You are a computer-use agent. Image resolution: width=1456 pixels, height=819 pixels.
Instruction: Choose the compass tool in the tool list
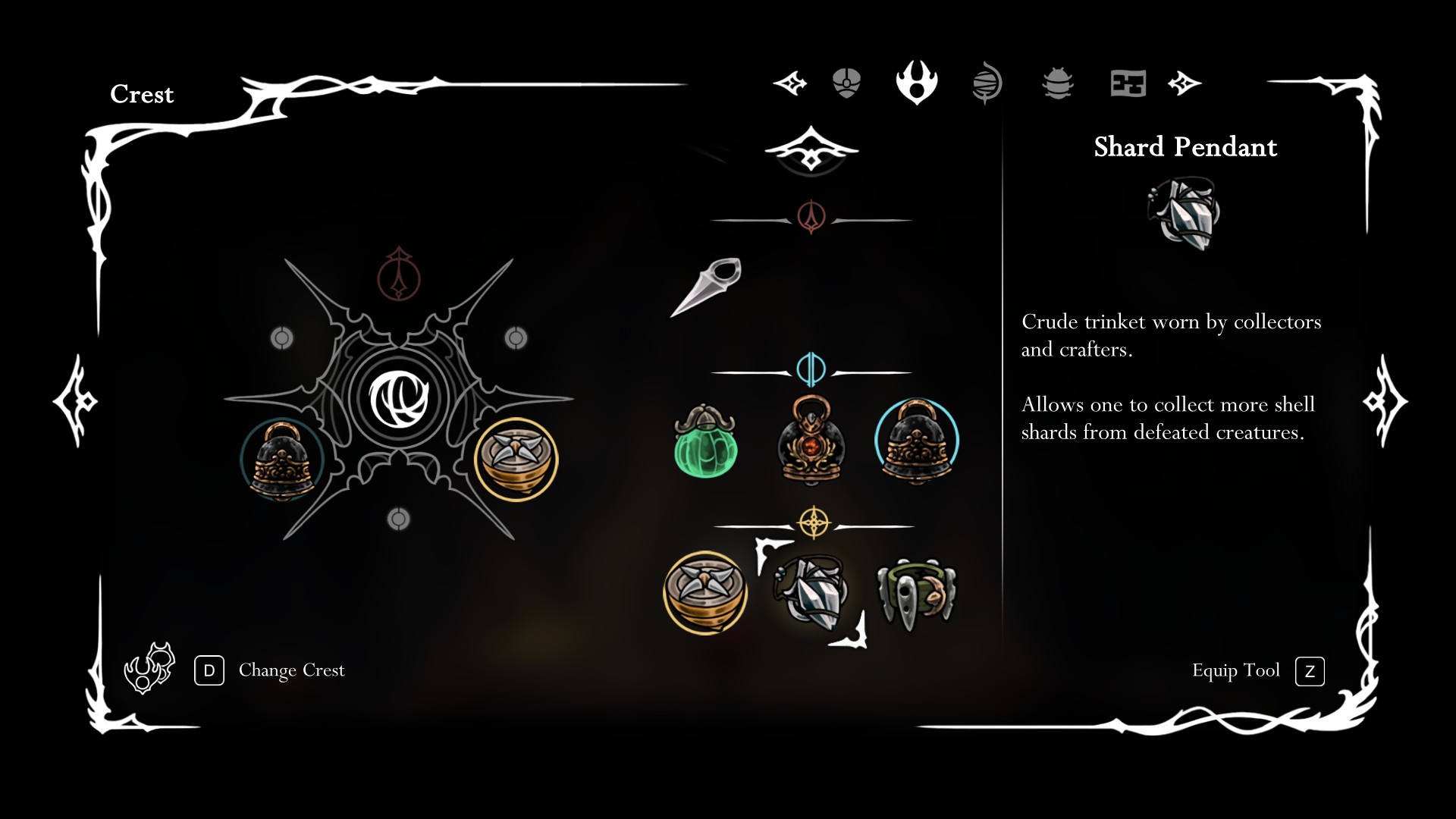click(x=705, y=592)
